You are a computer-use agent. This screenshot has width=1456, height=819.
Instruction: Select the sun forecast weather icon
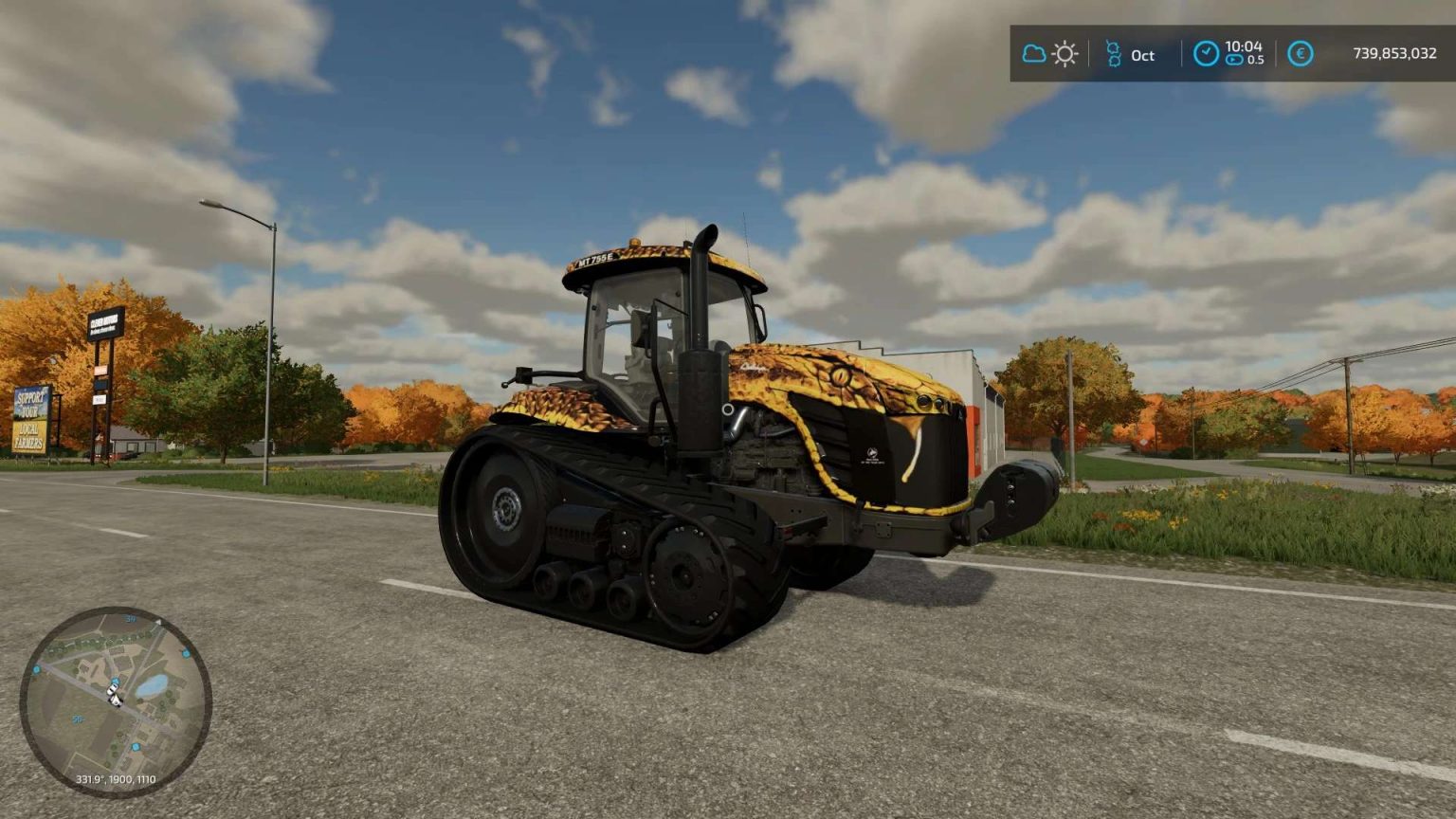[x=1065, y=54]
